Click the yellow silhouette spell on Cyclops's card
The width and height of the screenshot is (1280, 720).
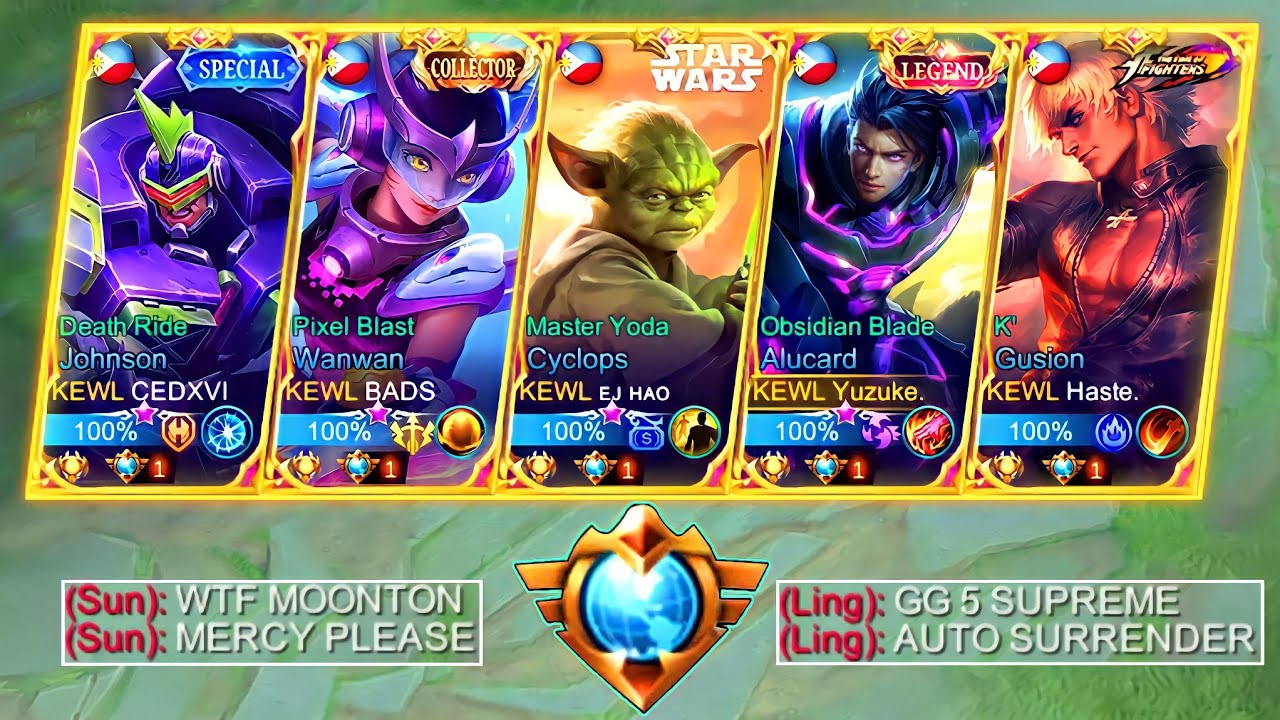pos(694,432)
